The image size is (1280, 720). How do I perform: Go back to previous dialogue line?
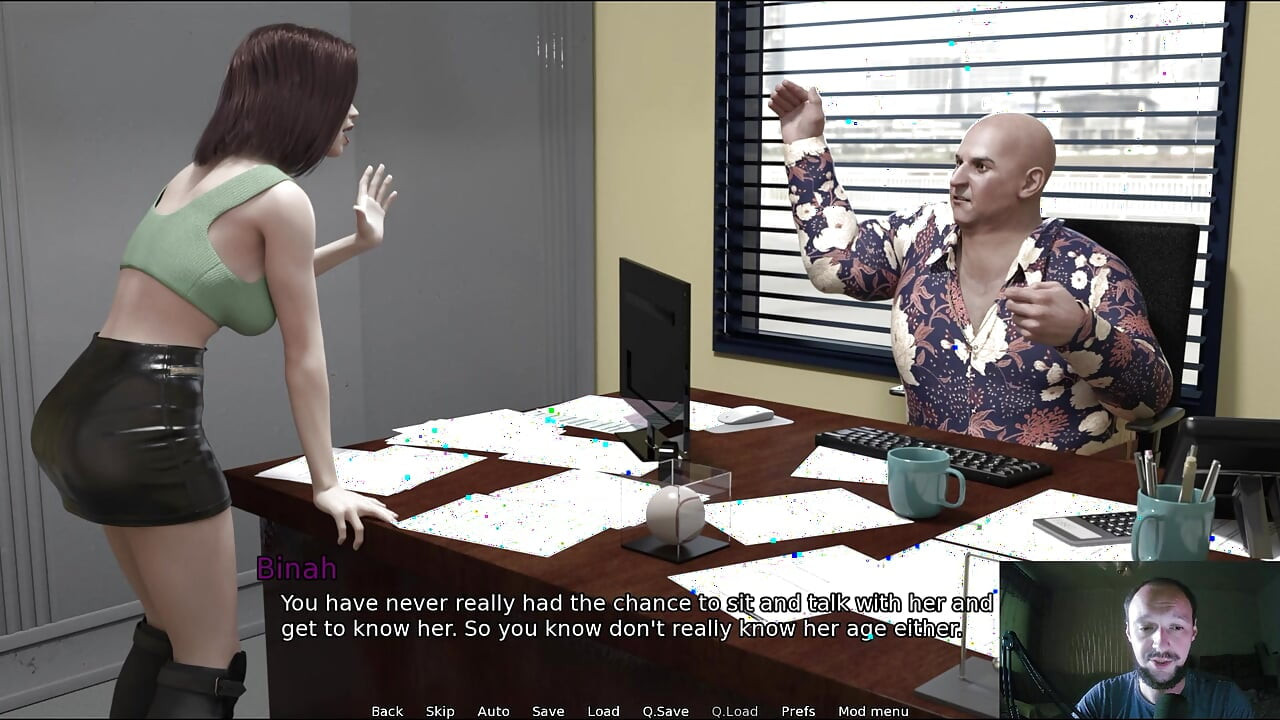[x=387, y=711]
